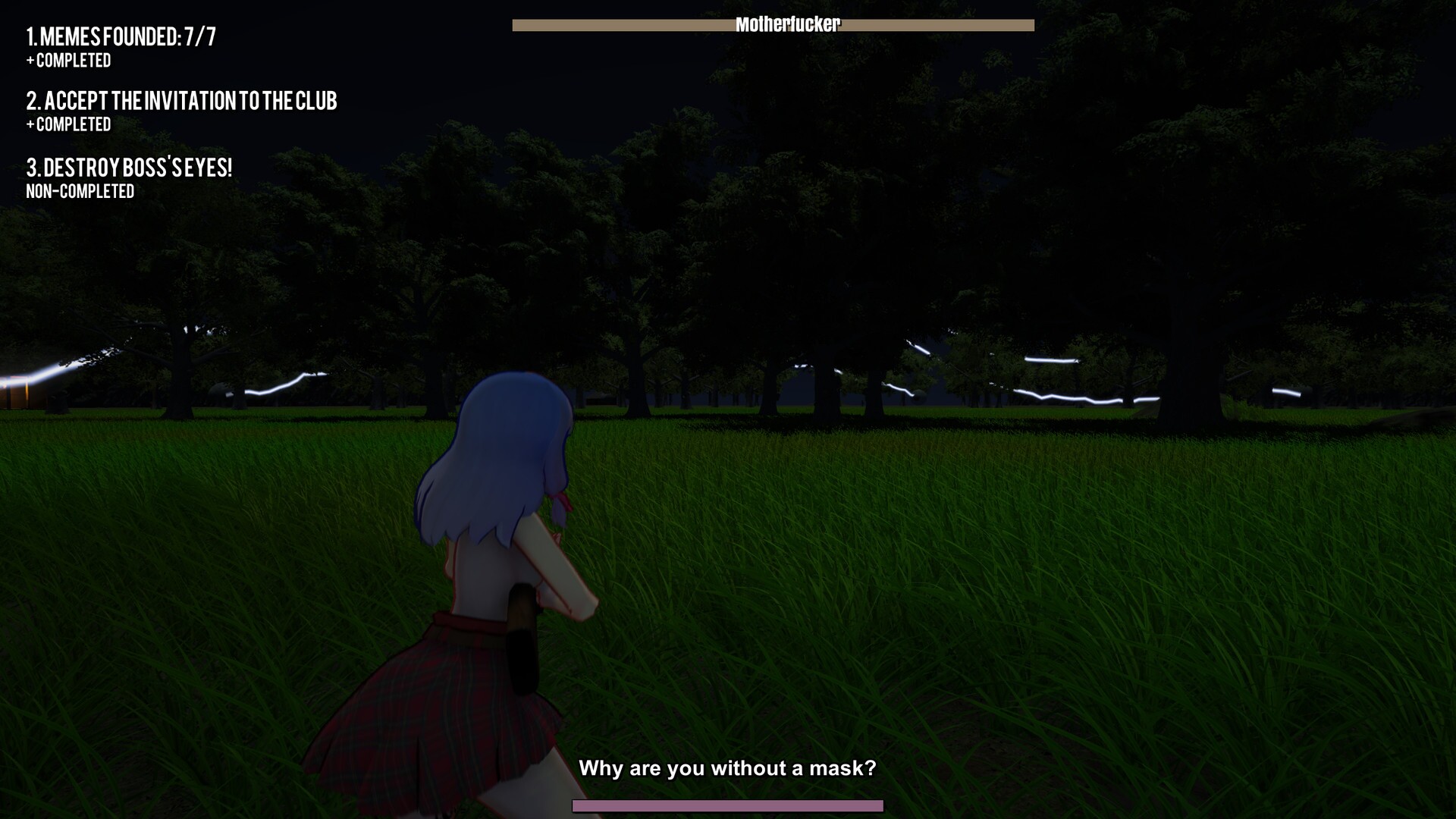The height and width of the screenshot is (819, 1456).
Task: Click '+Completed' under the club invitation quest
Action: [x=69, y=124]
